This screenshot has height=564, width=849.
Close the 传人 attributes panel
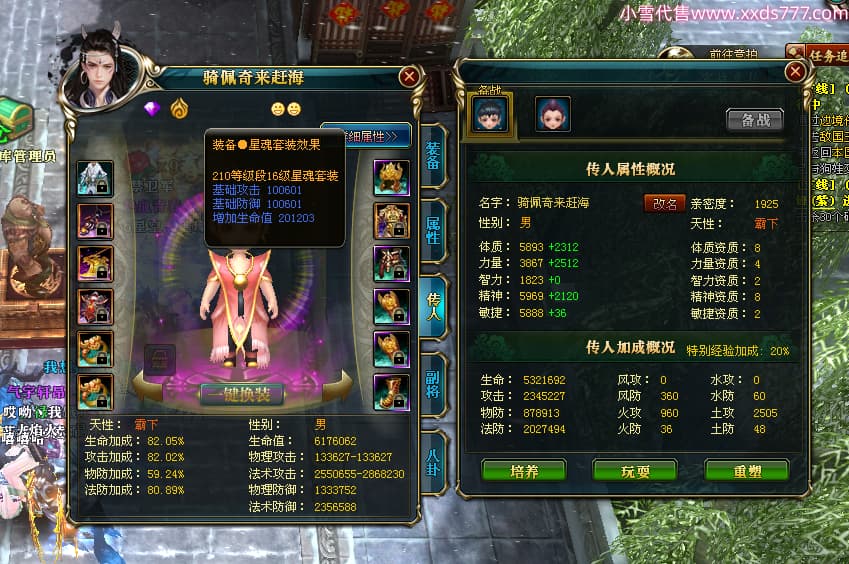[795, 72]
